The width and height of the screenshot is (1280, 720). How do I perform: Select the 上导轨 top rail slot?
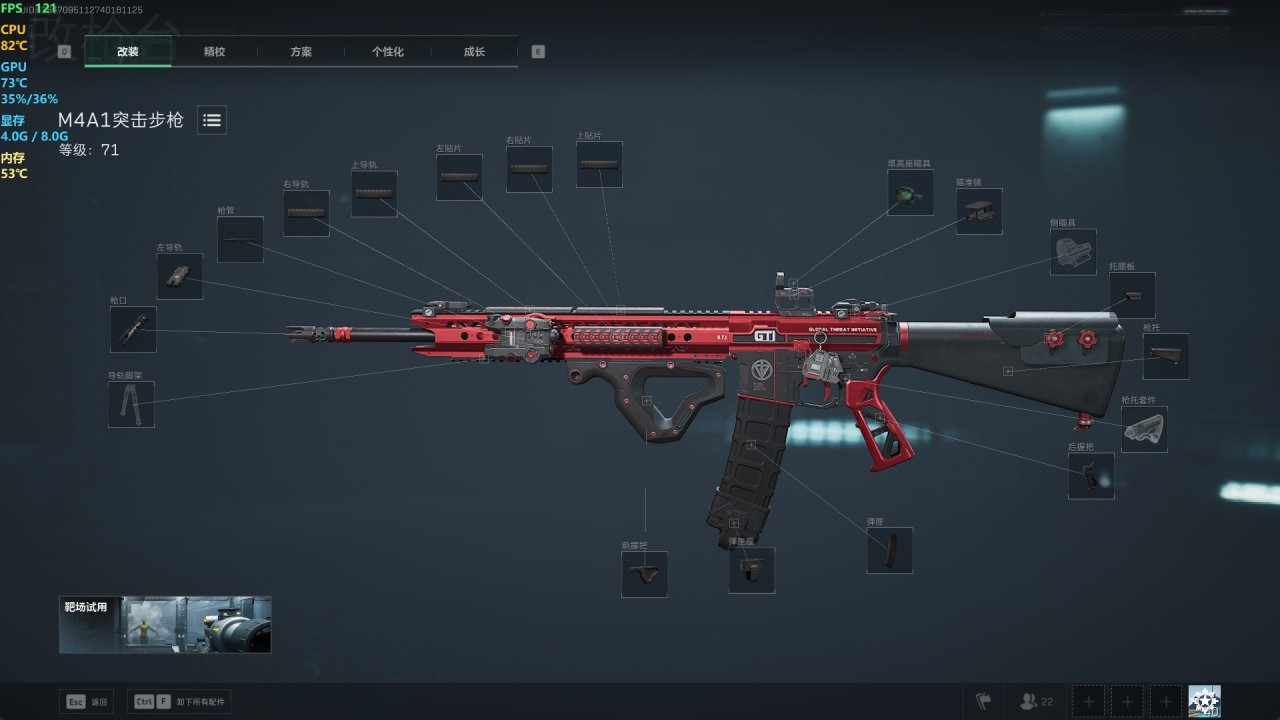374,194
